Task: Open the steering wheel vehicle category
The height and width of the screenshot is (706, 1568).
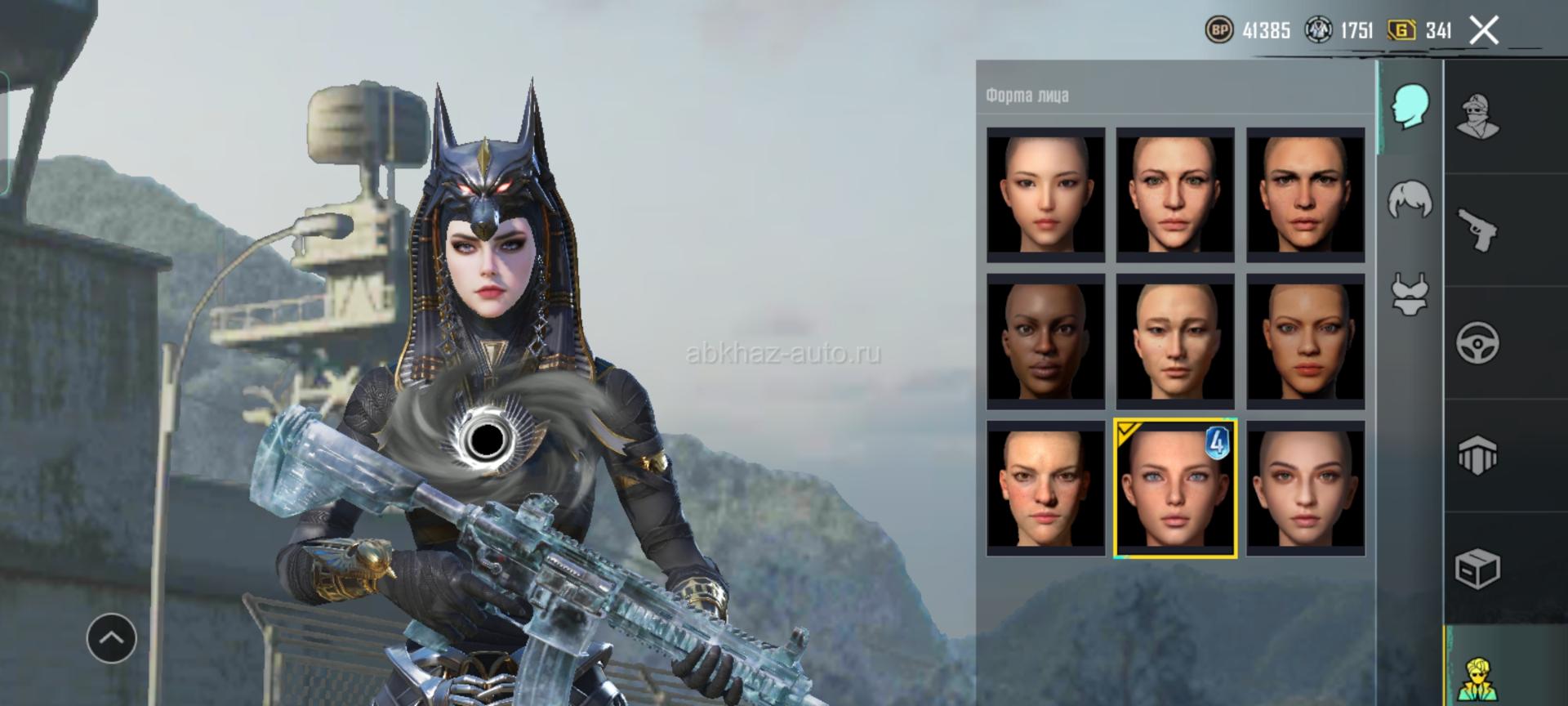Action: (1477, 342)
